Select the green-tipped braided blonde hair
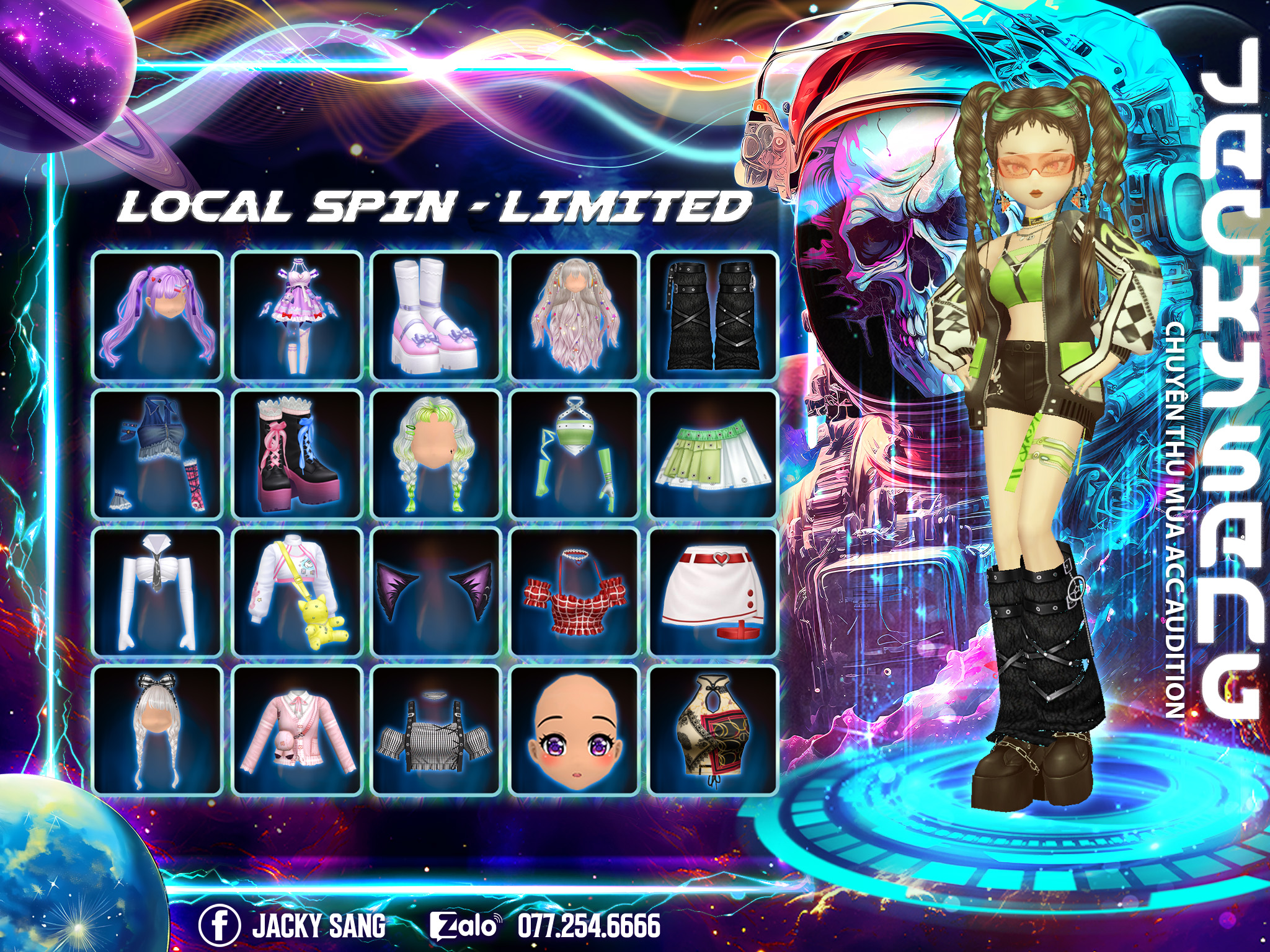The width and height of the screenshot is (1270, 952). [x=436, y=454]
